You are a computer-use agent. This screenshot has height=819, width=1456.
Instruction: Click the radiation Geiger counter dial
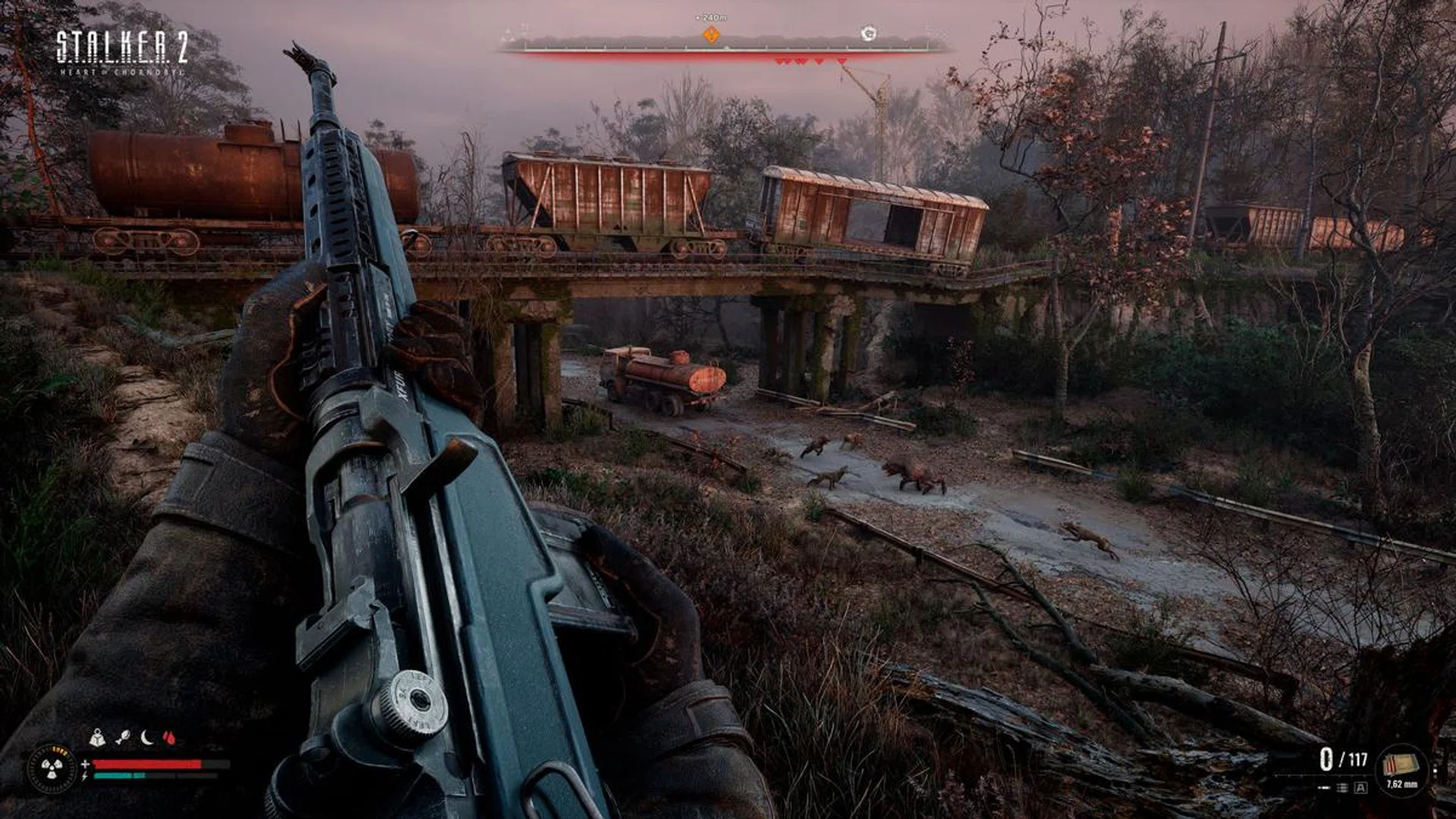coord(52,769)
